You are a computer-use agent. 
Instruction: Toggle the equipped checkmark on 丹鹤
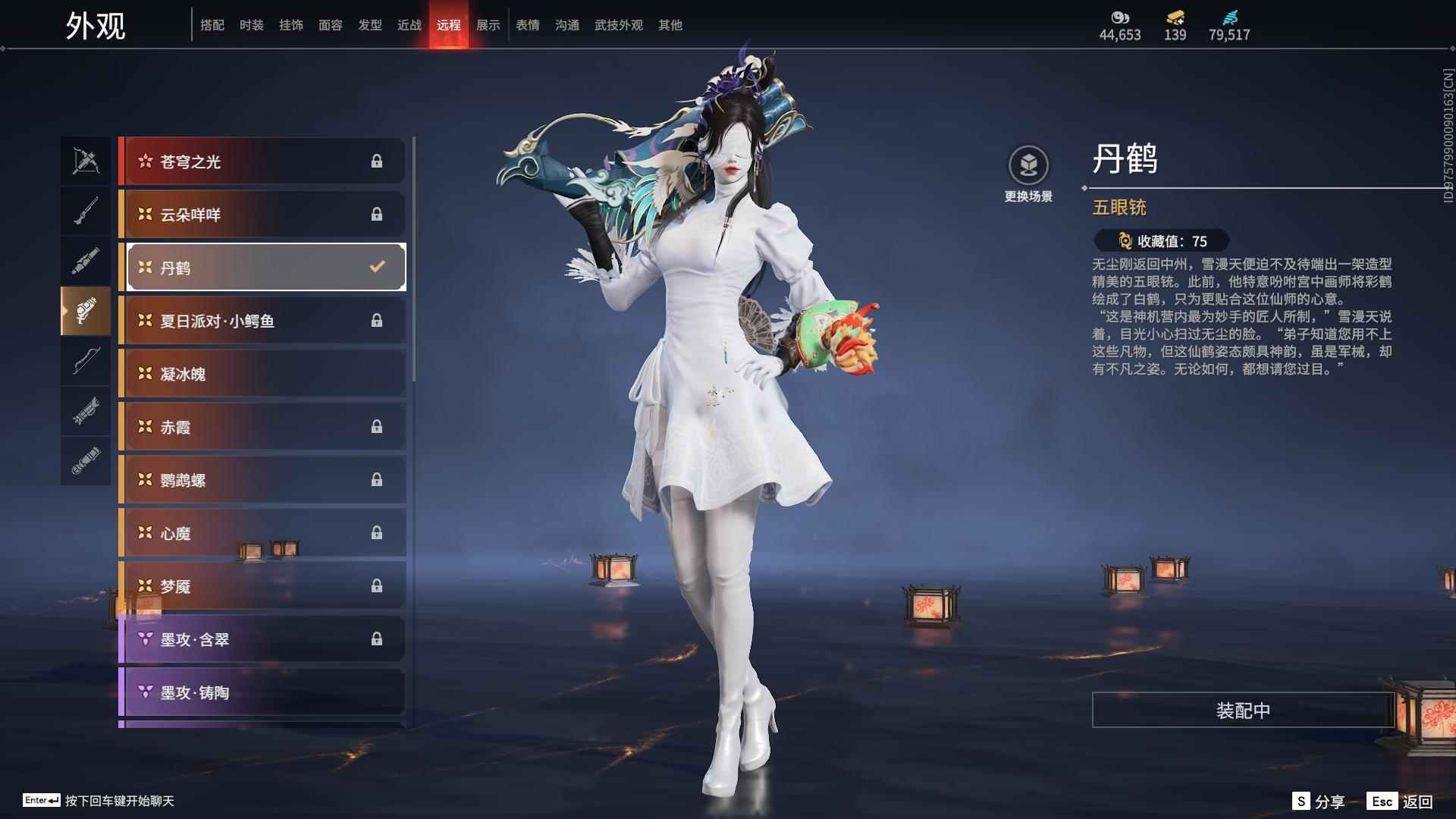coord(375,267)
